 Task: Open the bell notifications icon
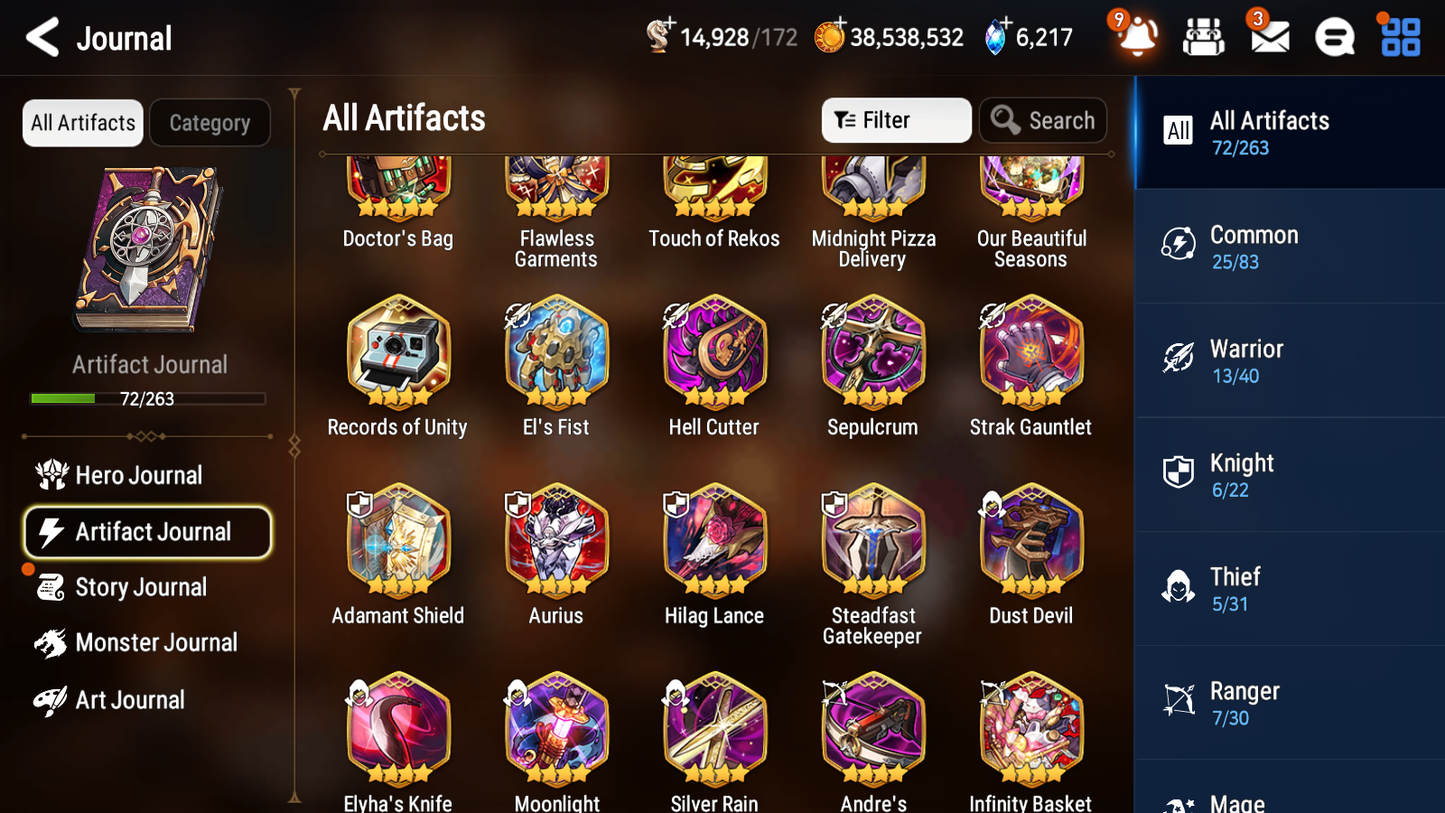1135,37
